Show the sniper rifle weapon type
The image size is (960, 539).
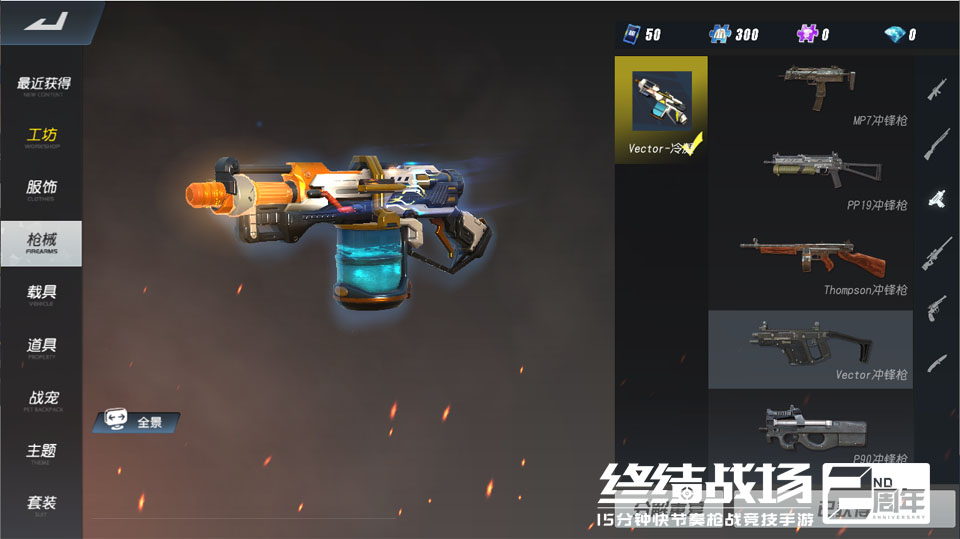click(937, 252)
